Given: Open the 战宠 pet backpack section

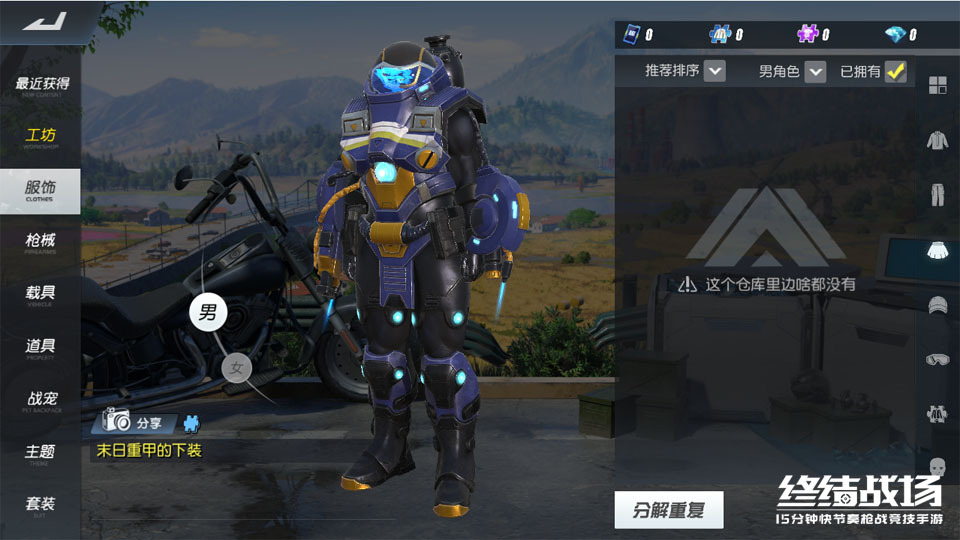Looking at the screenshot, I should pos(41,400).
